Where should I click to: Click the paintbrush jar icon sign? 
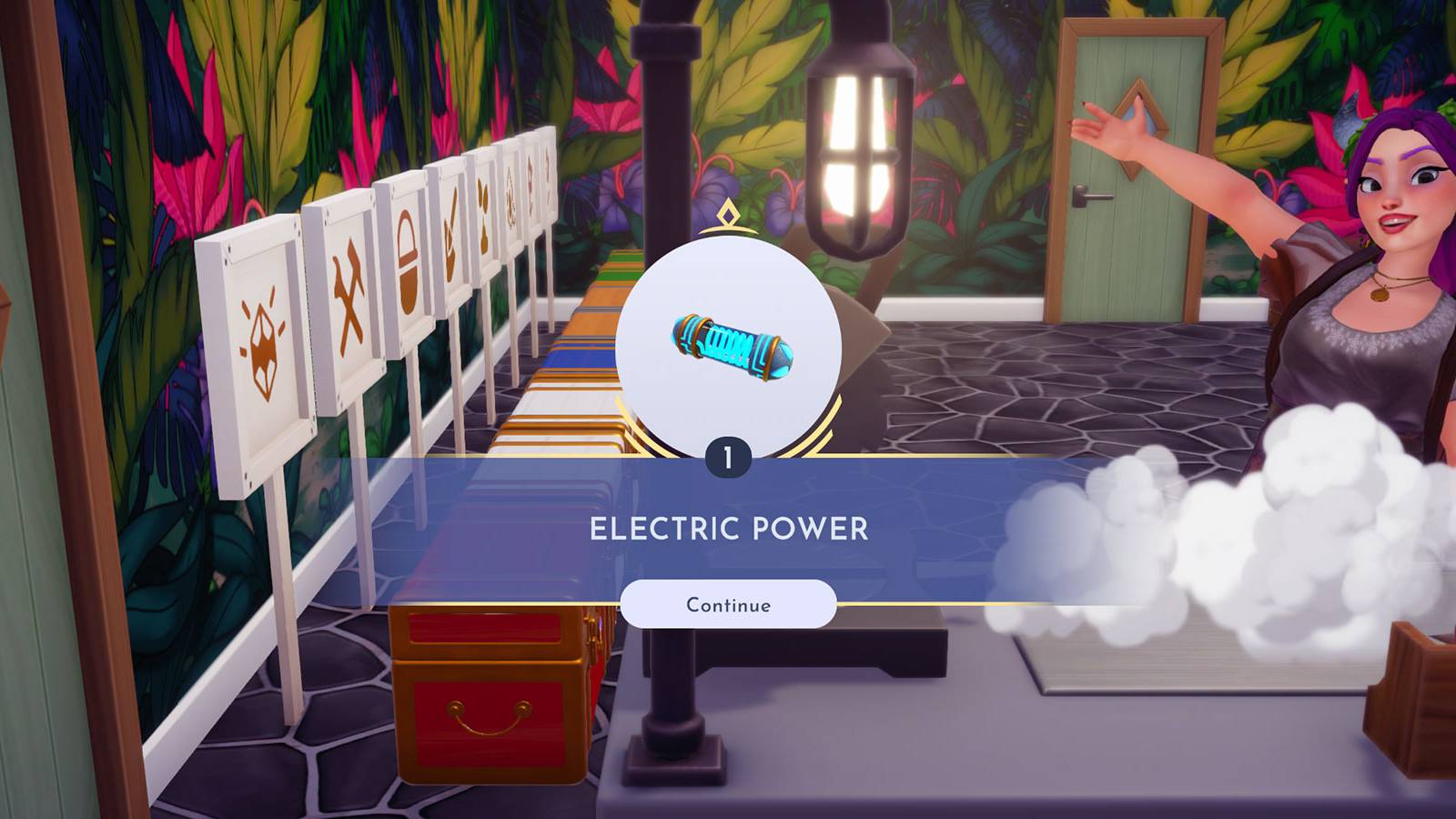(x=450, y=239)
